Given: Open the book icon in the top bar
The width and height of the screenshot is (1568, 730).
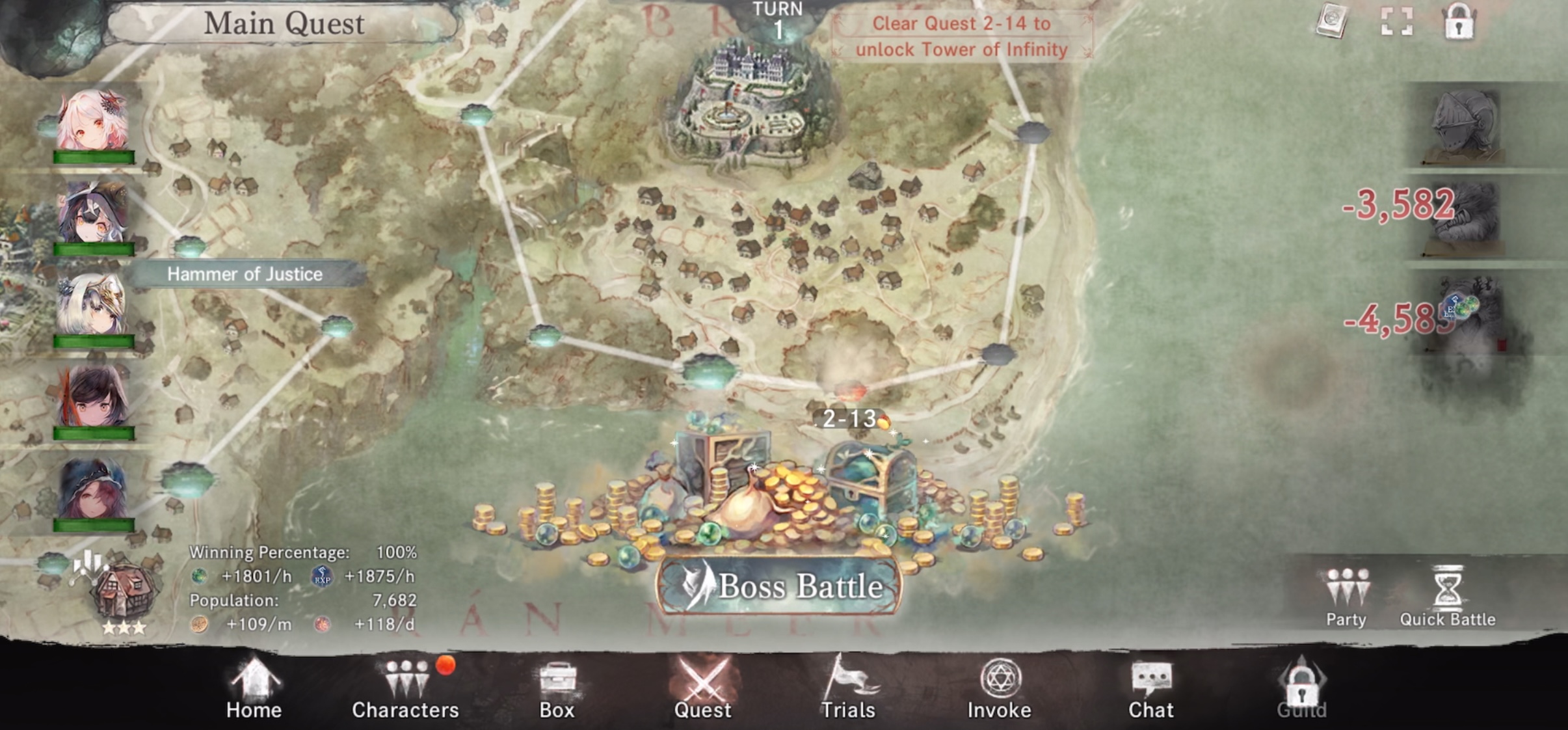Looking at the screenshot, I should [x=1332, y=22].
